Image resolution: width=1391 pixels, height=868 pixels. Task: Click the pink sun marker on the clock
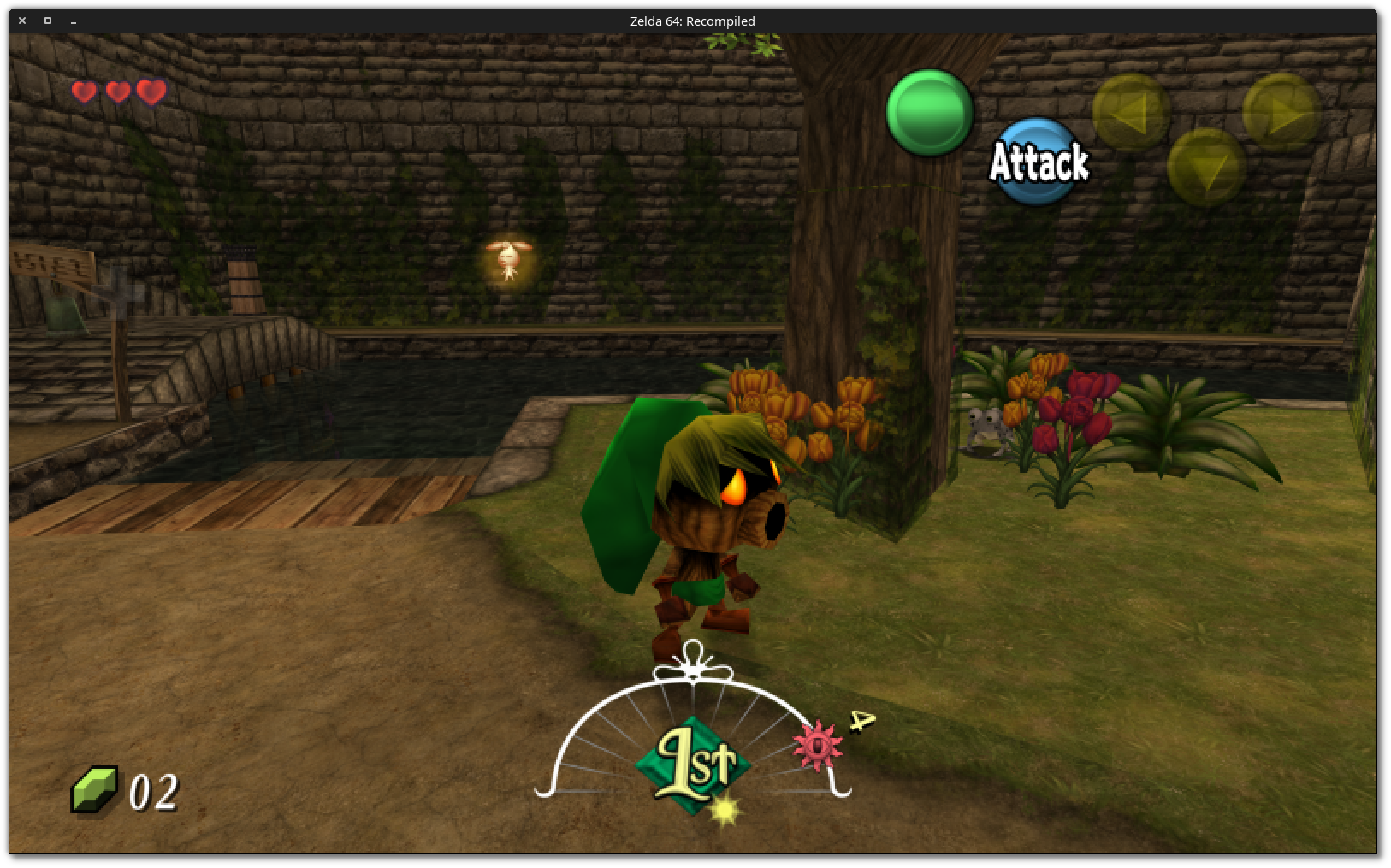pyautogui.click(x=817, y=747)
